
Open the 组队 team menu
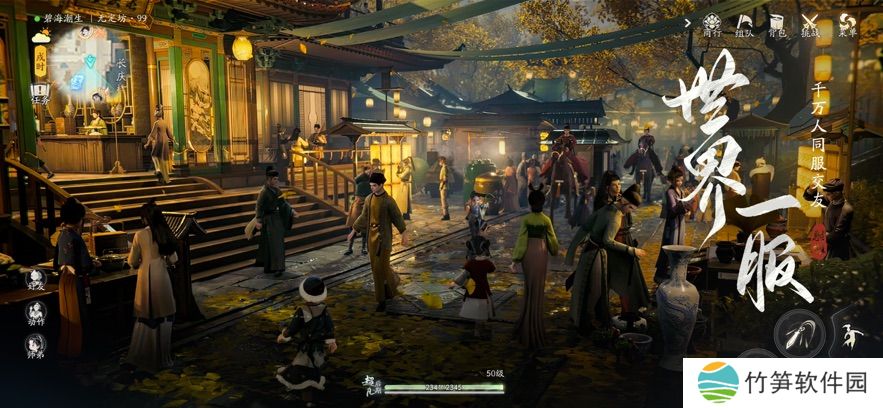744,23
